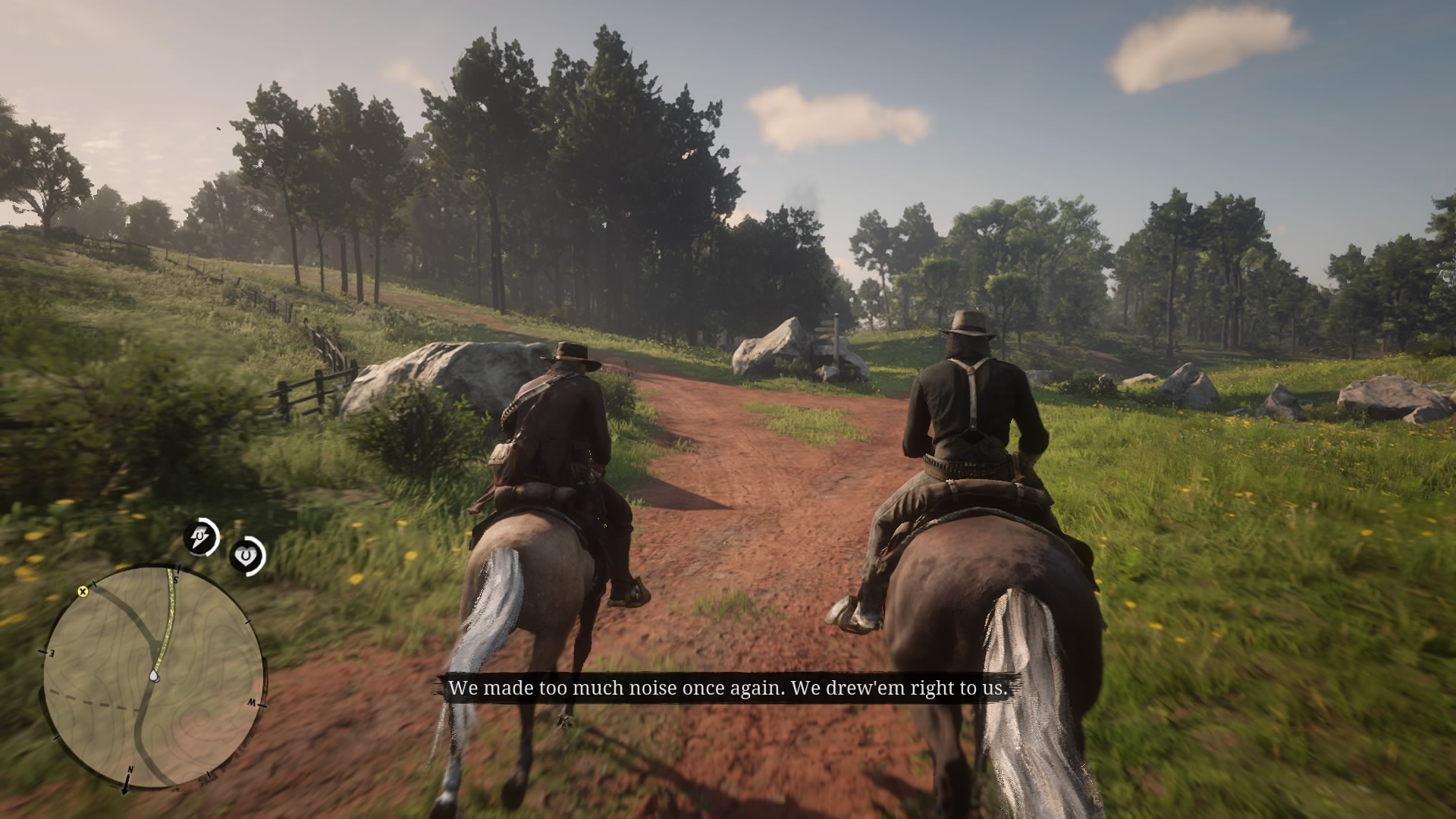
Task: Click the E compass letter on minimap
Action: (51, 652)
